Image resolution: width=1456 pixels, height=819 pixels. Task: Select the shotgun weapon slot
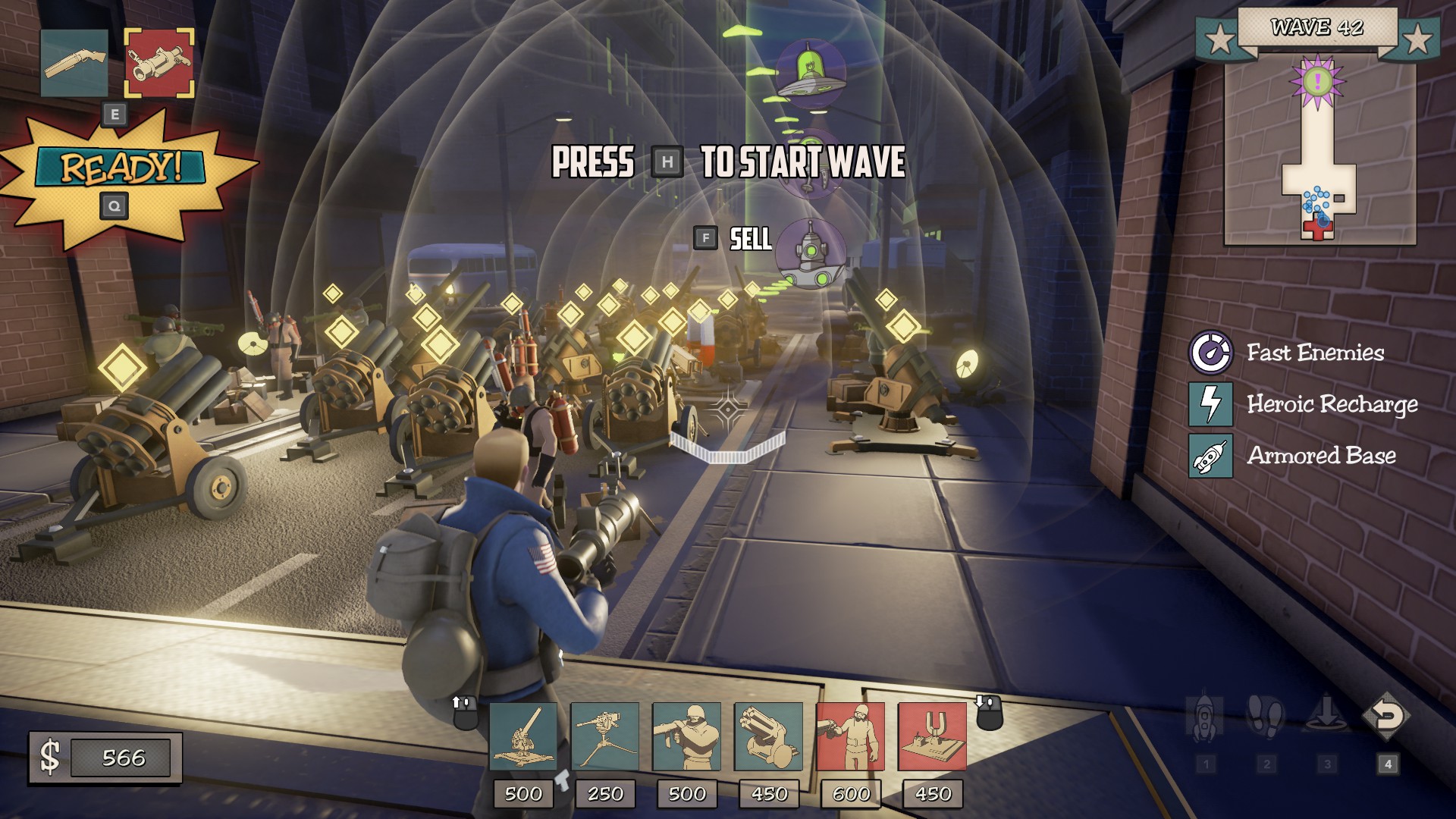coord(74,64)
